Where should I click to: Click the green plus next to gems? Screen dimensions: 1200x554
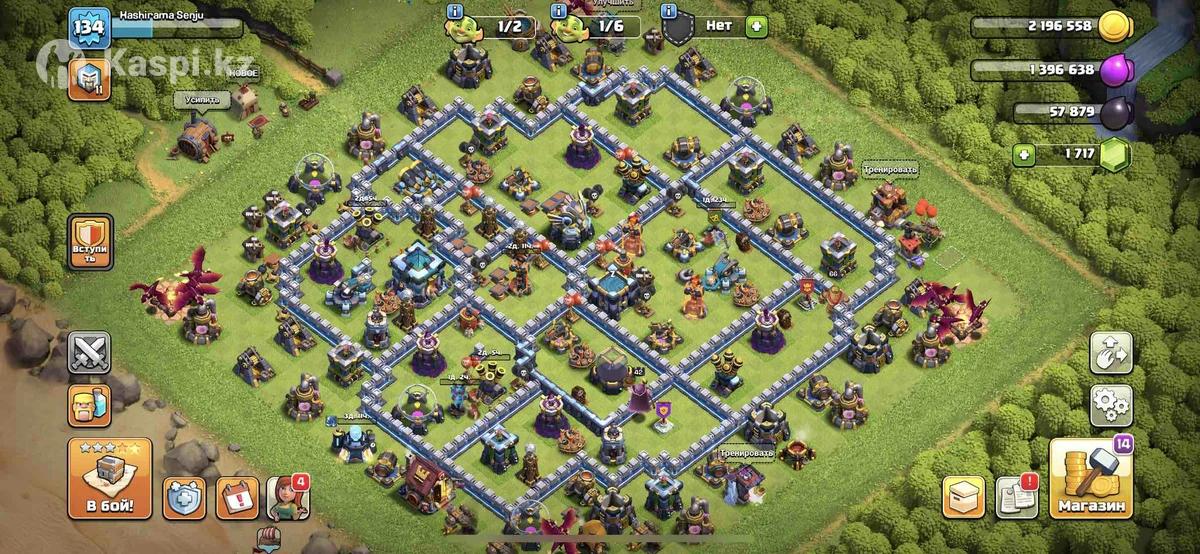point(1022,155)
